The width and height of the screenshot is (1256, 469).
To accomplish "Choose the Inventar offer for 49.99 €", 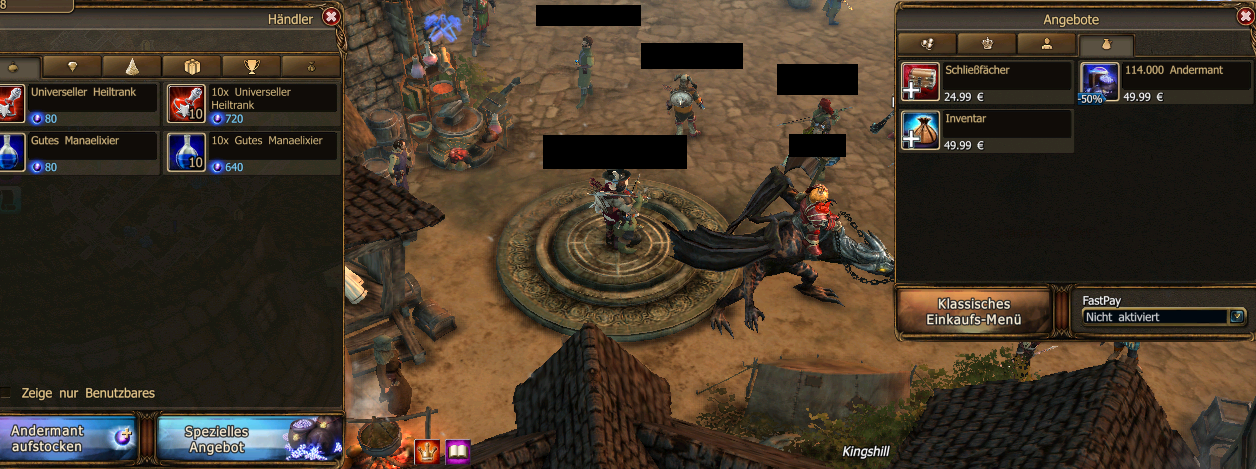I will [986, 131].
